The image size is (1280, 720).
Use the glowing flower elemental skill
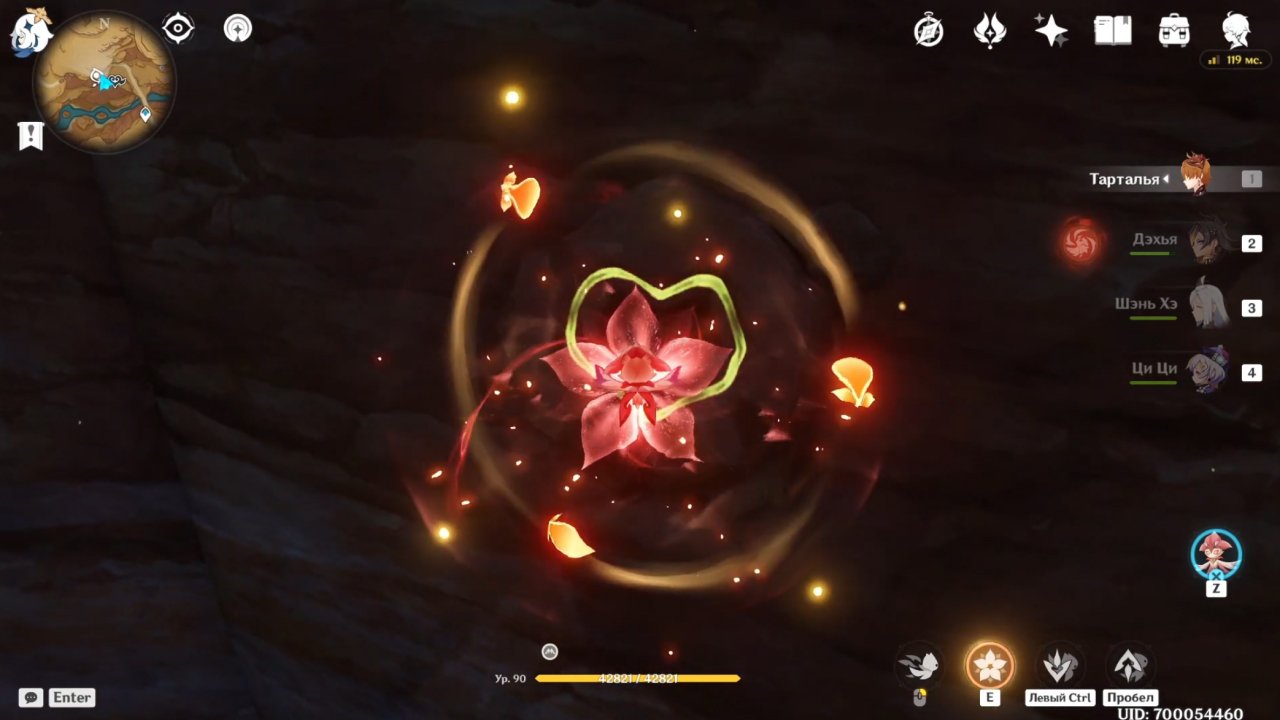[990, 665]
